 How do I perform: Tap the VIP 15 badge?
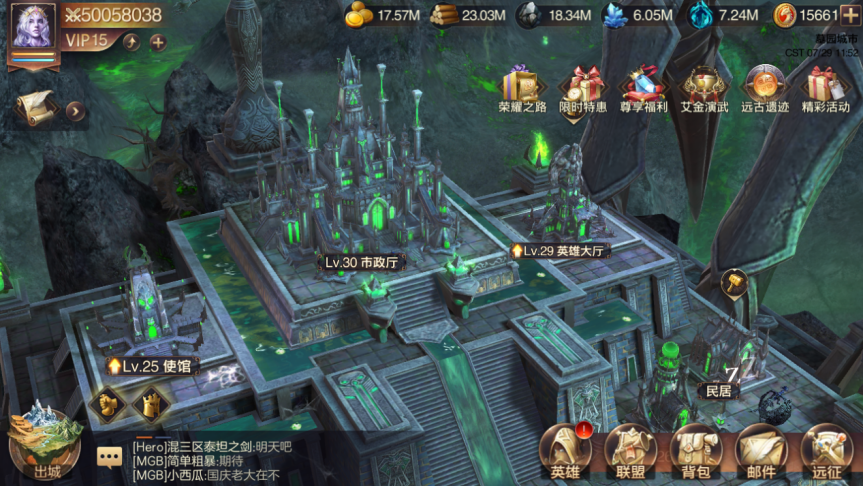(x=86, y=41)
